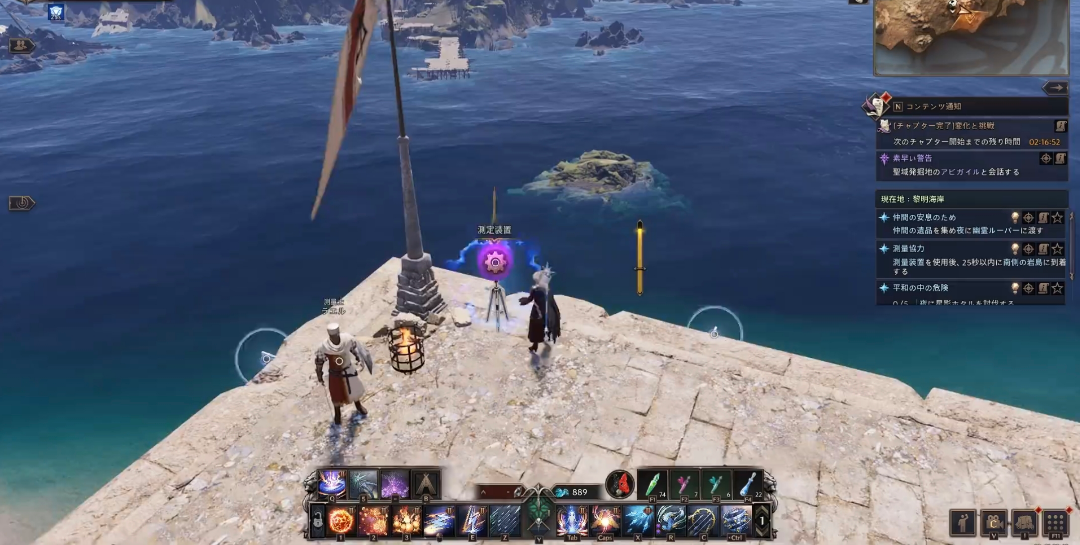The width and height of the screenshot is (1080, 545).
Task: Activate the Tab skill with glowing figure
Action: point(572,520)
